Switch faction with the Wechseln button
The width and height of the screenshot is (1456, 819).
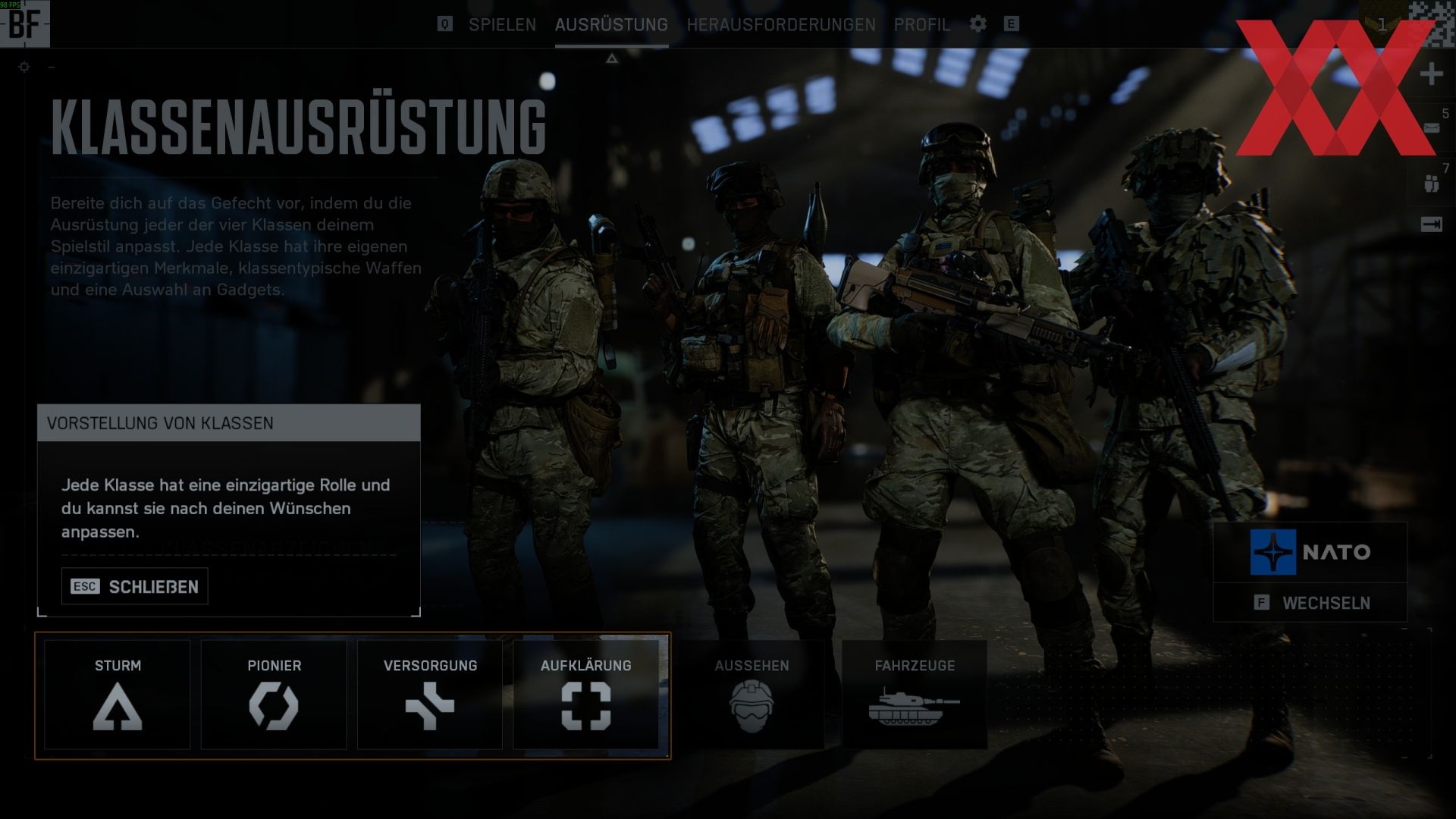[1310, 603]
